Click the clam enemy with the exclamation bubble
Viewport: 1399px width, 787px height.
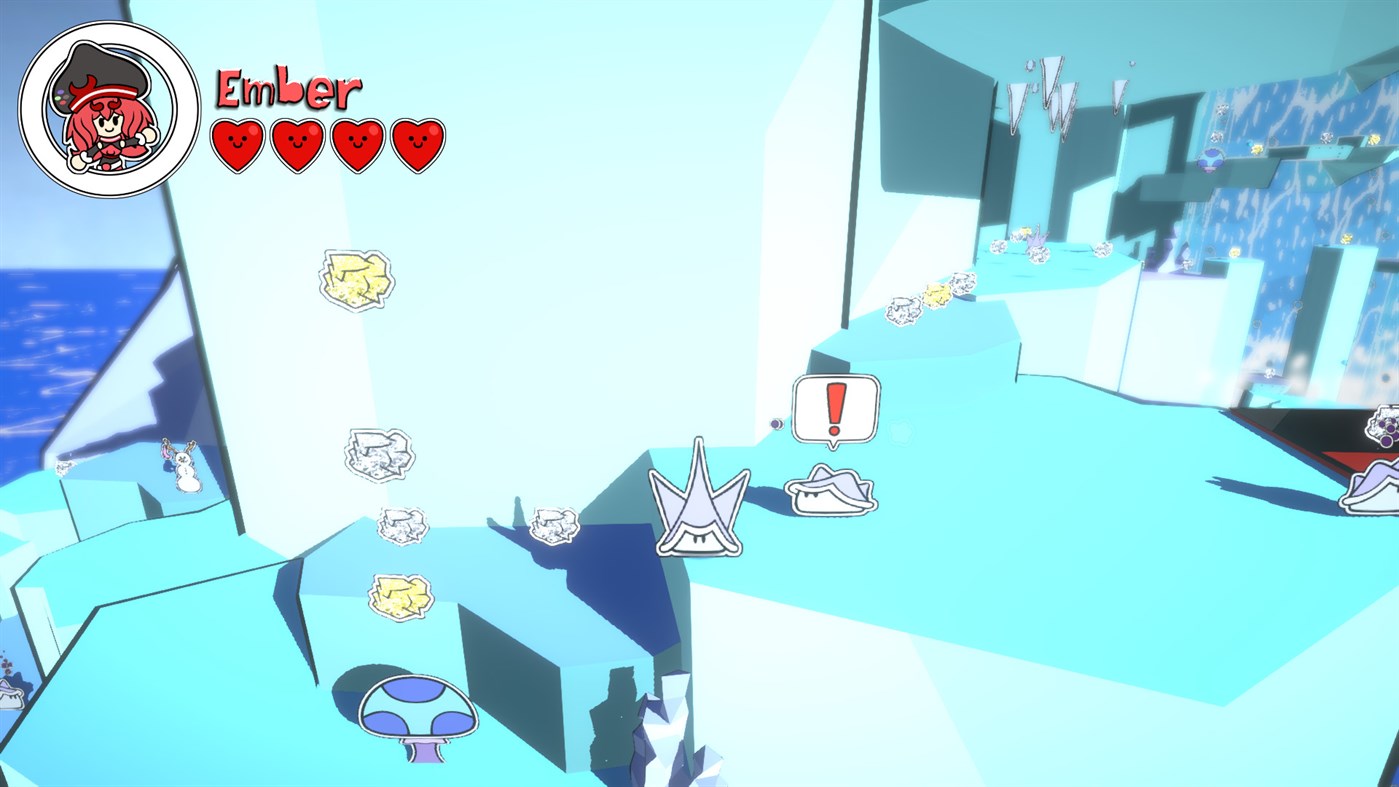pos(832,493)
